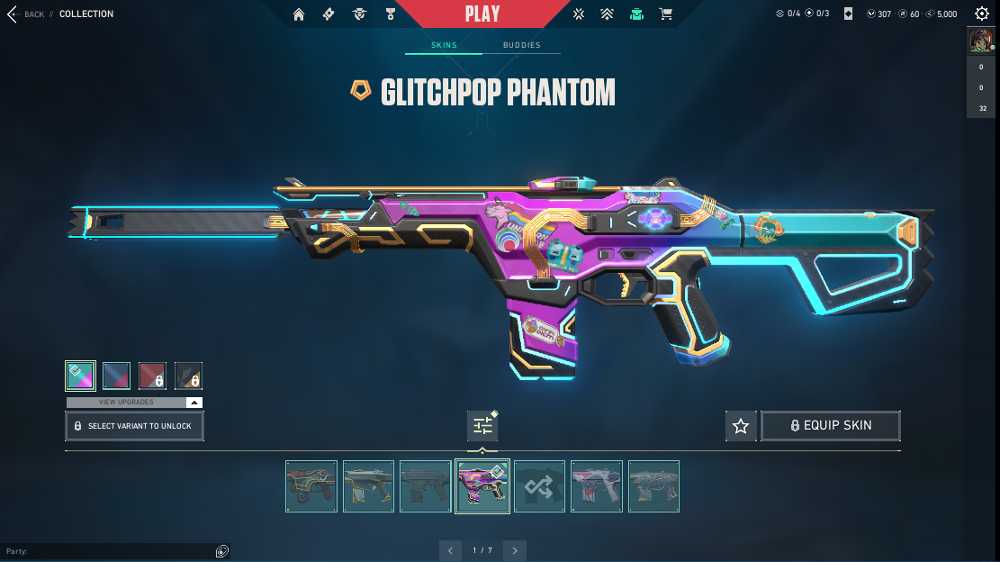Screen dimensions: 1000x562
Task: Open the home screen icon
Action: click(x=298, y=14)
